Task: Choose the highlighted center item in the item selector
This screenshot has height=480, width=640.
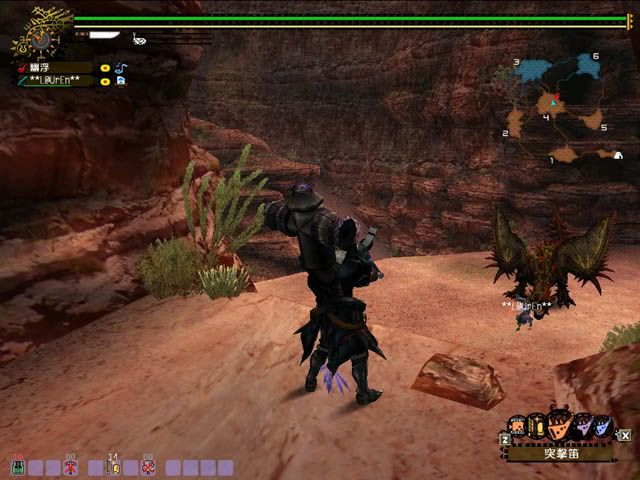Action: [560, 426]
